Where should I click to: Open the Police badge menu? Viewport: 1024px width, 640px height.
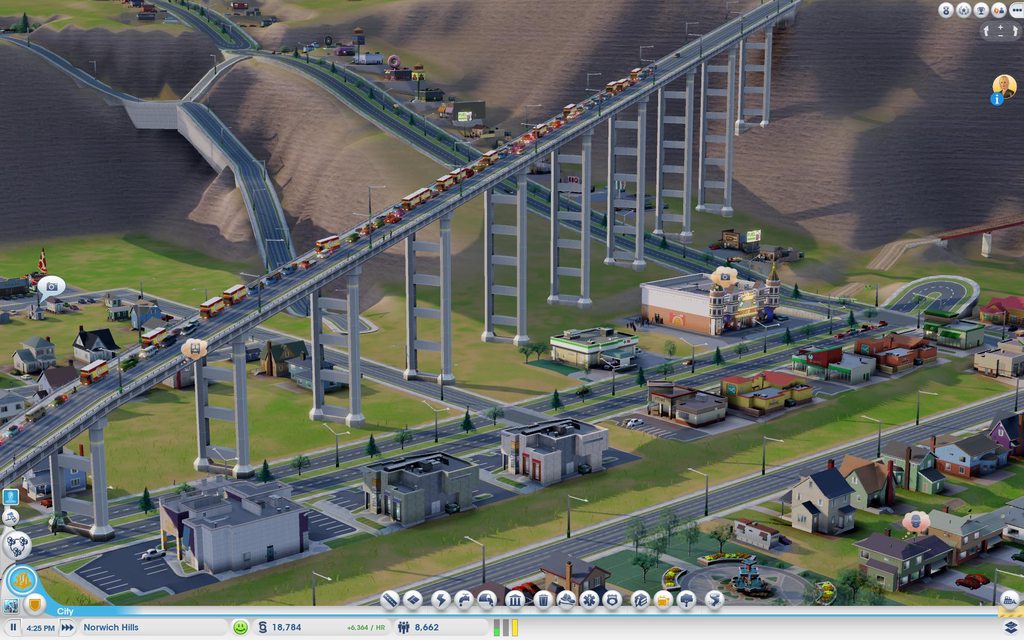click(615, 600)
